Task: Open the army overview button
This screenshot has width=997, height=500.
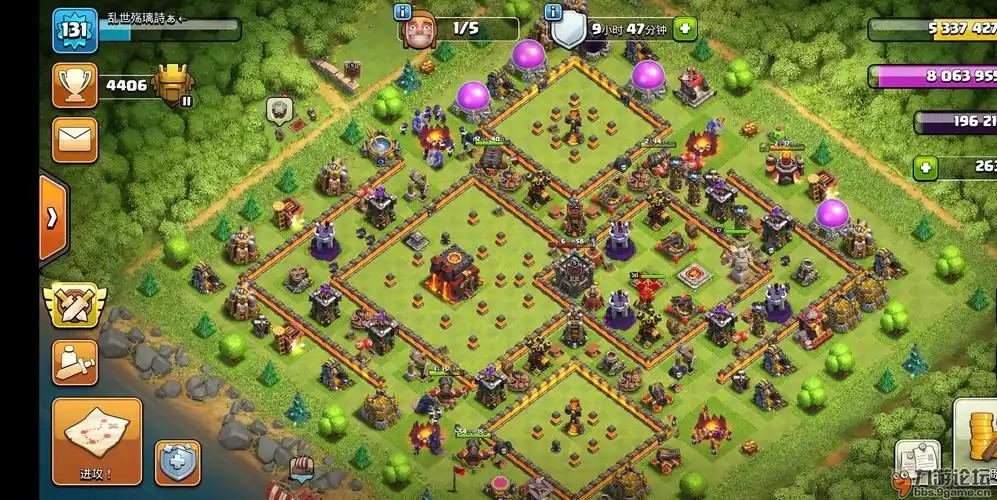Action: 75,362
